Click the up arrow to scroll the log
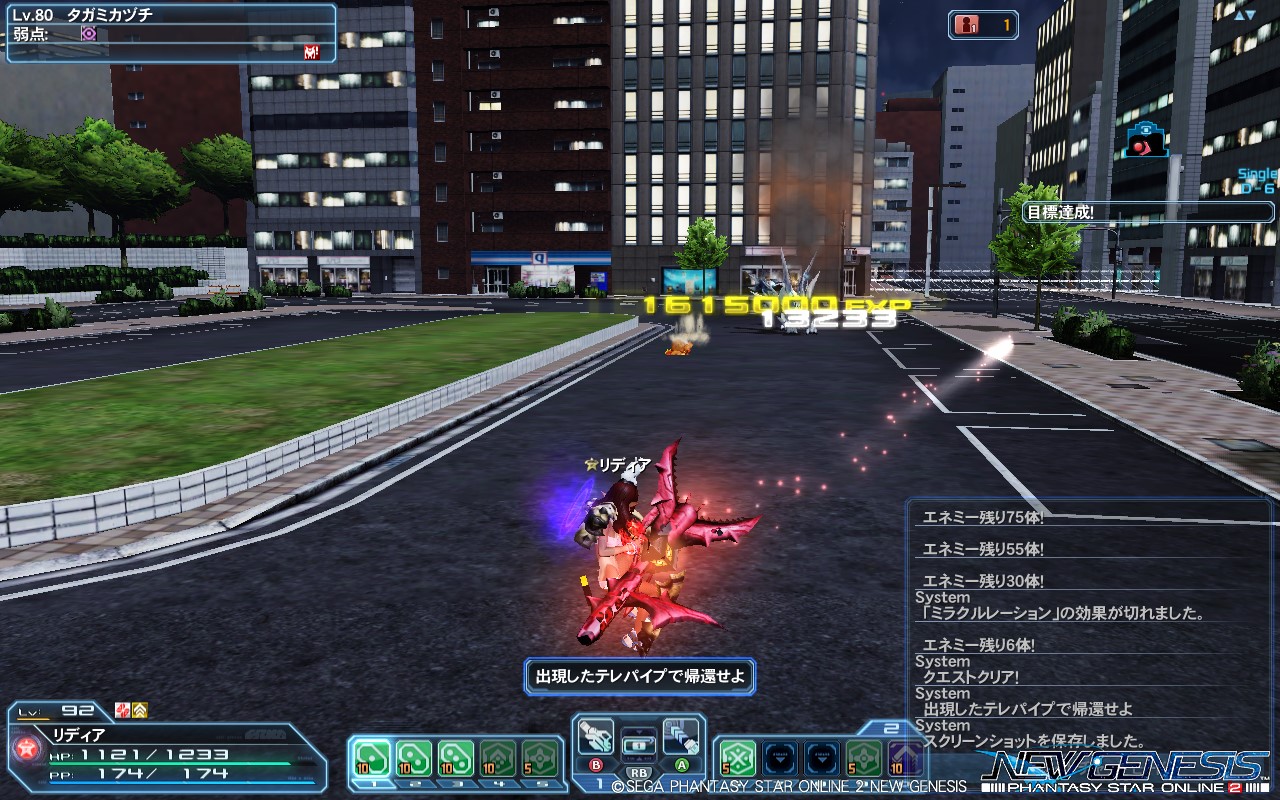The height and width of the screenshot is (800, 1280). [x=1239, y=15]
